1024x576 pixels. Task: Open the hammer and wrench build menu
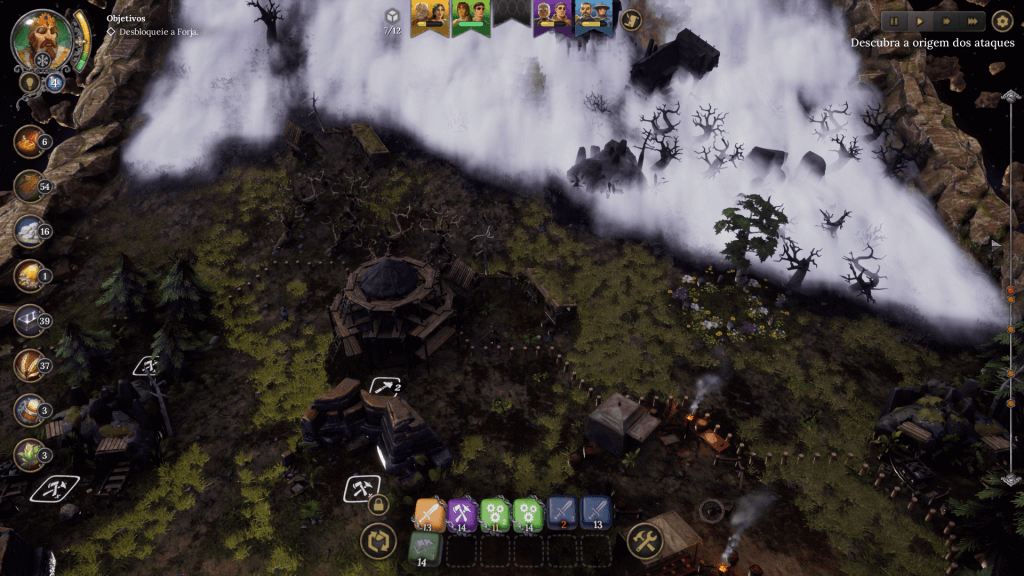[645, 541]
